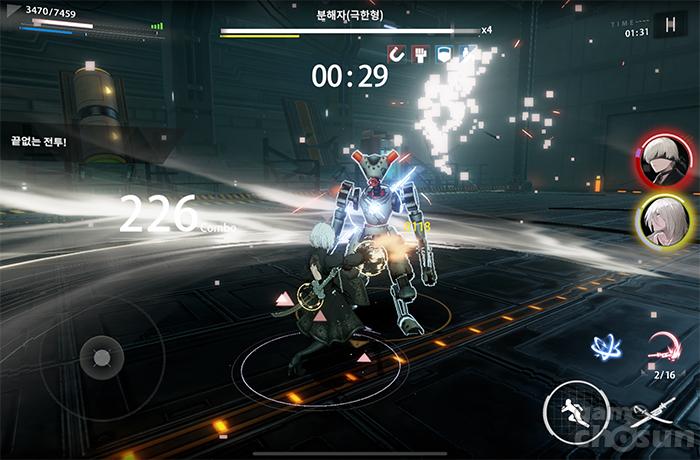Pause the battle with the top-right button
Image resolution: width=700 pixels, height=460 pixels.
click(668, 25)
